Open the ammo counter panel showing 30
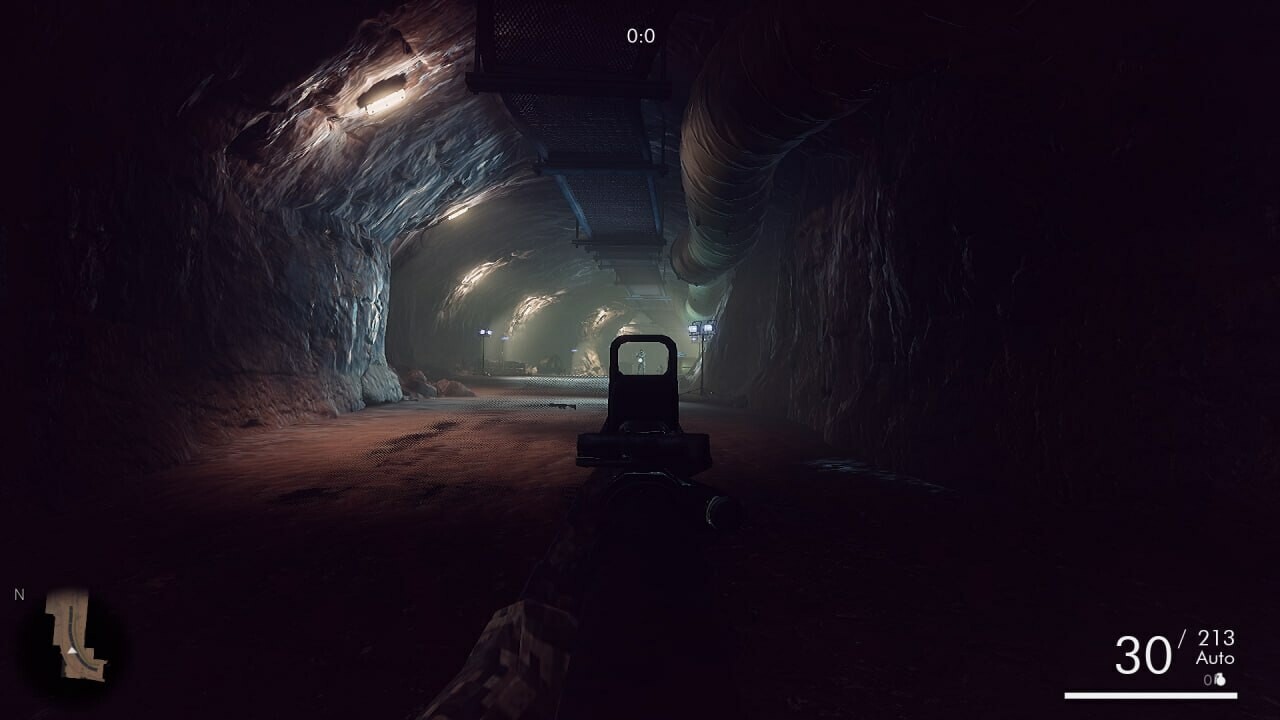This screenshot has height=720, width=1280. click(x=1143, y=653)
